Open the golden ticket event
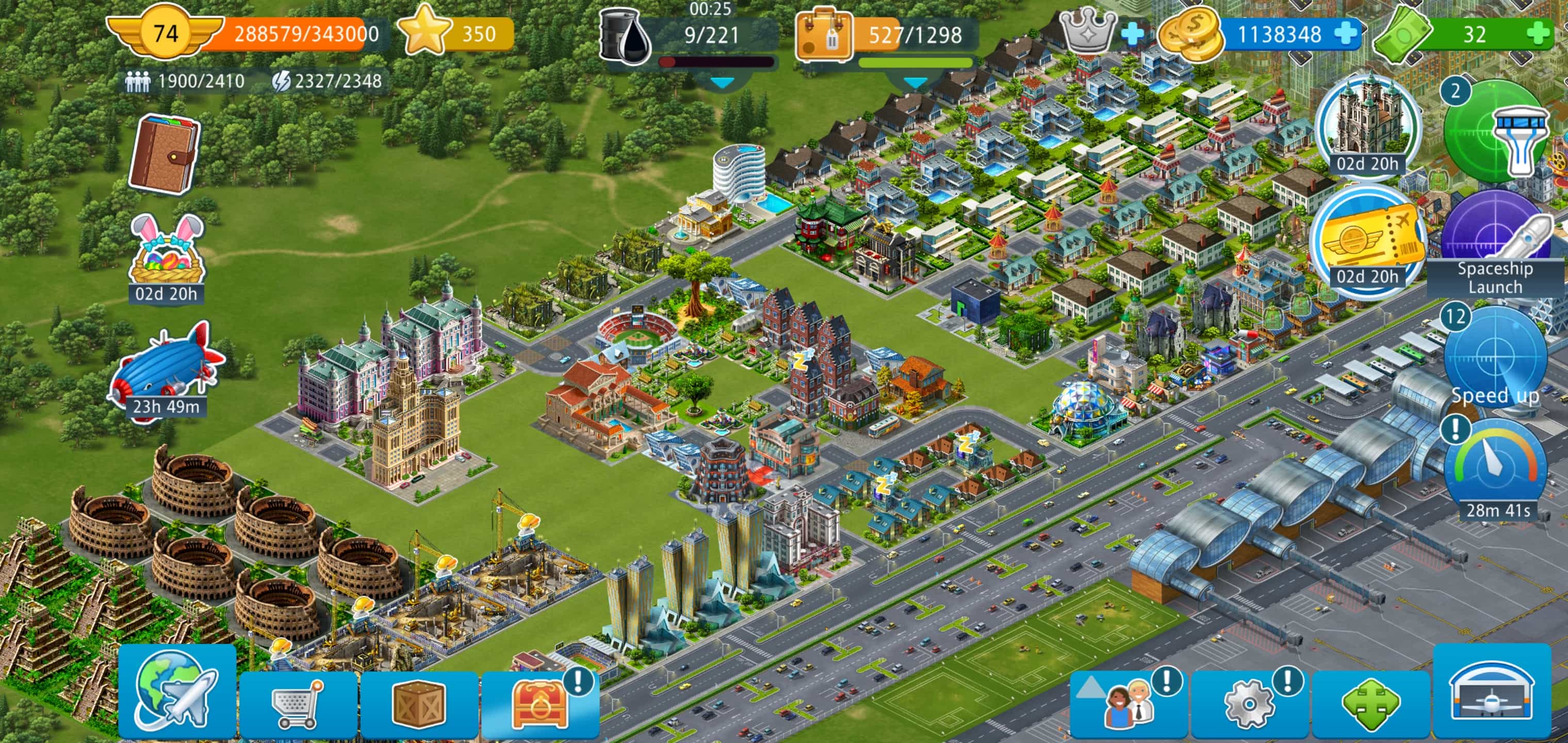 click(1368, 240)
